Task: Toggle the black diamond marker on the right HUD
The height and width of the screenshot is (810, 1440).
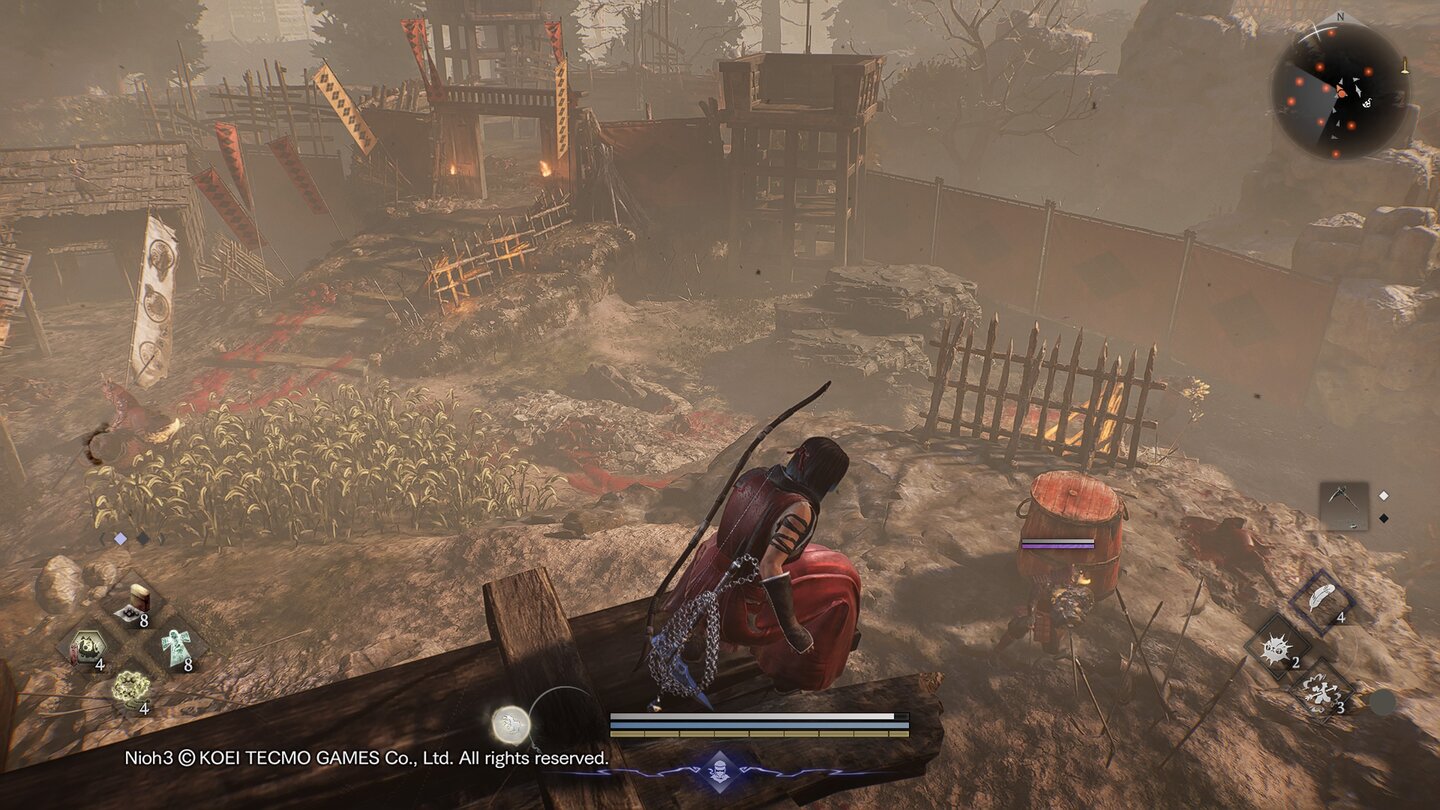Action: click(1385, 517)
